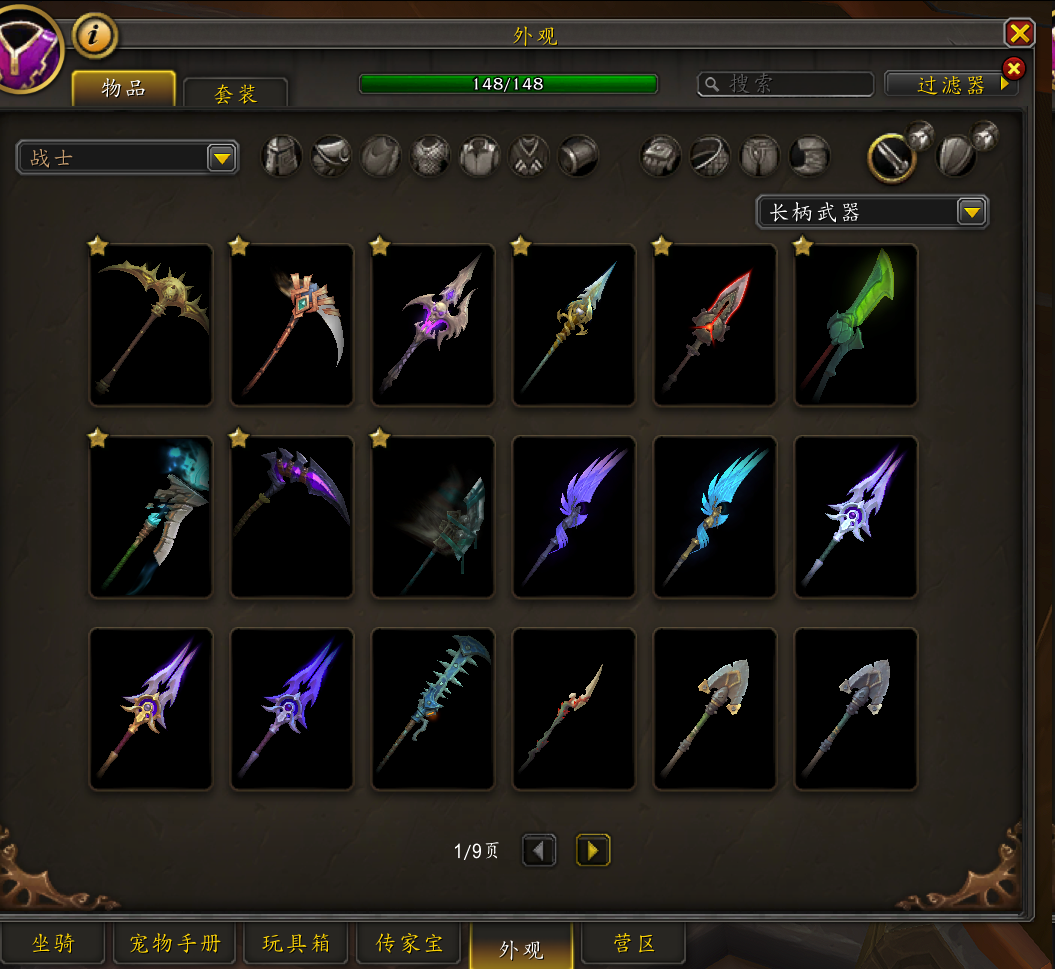Switch to the 营区 tab
Viewport: 1055px width, 969px height.
[x=634, y=944]
